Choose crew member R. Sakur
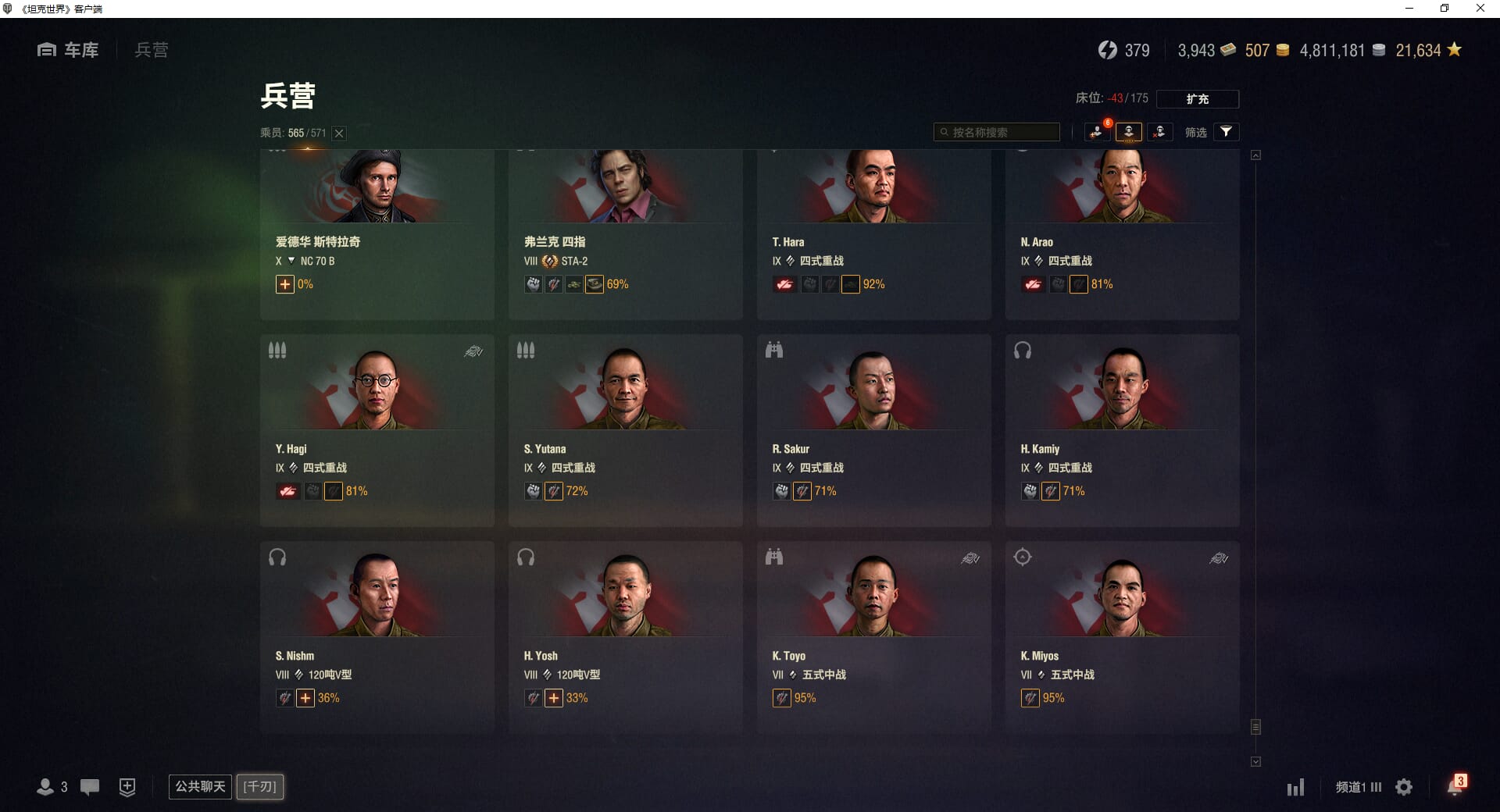Image resolution: width=1500 pixels, height=812 pixels. (x=873, y=429)
